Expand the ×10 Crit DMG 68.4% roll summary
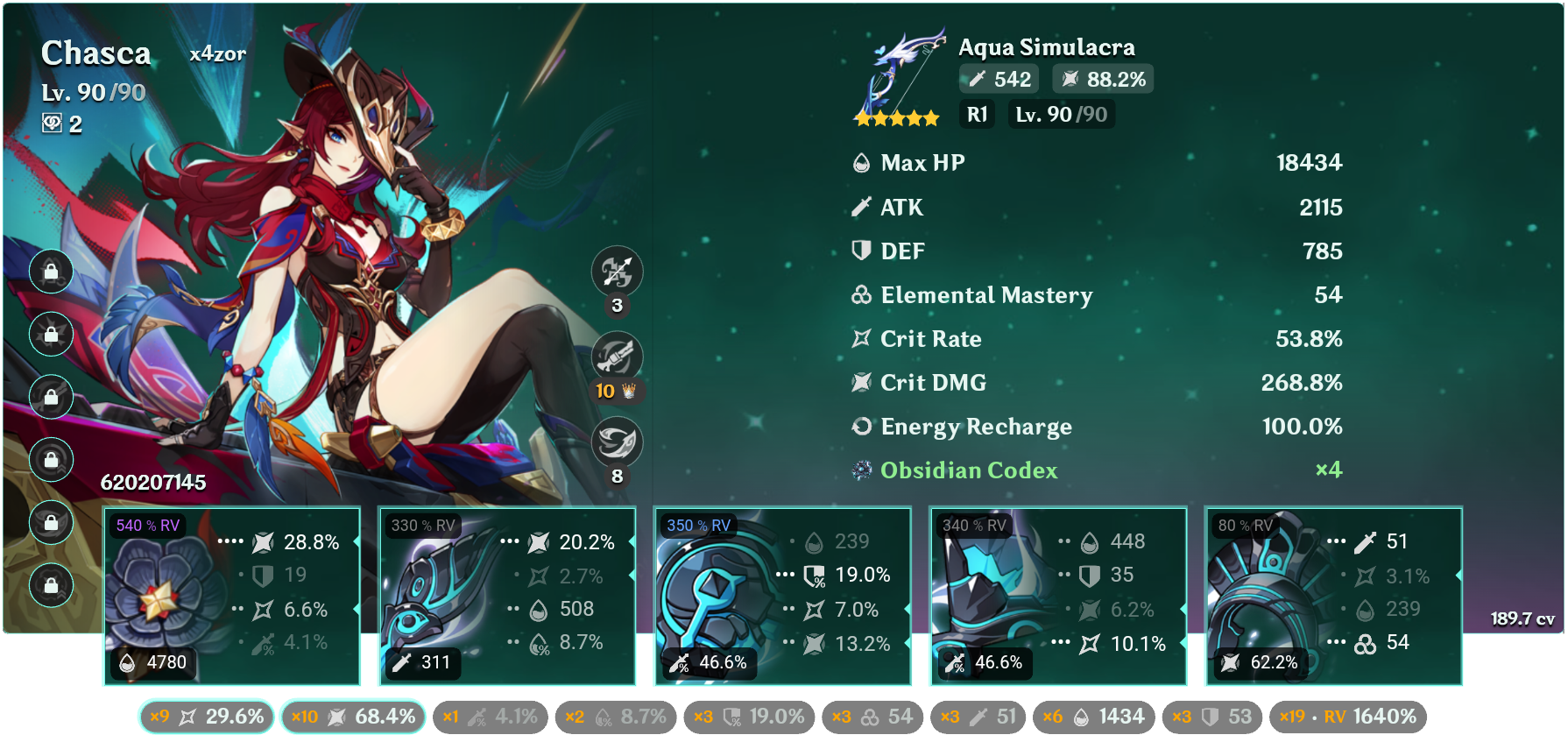 353,716
